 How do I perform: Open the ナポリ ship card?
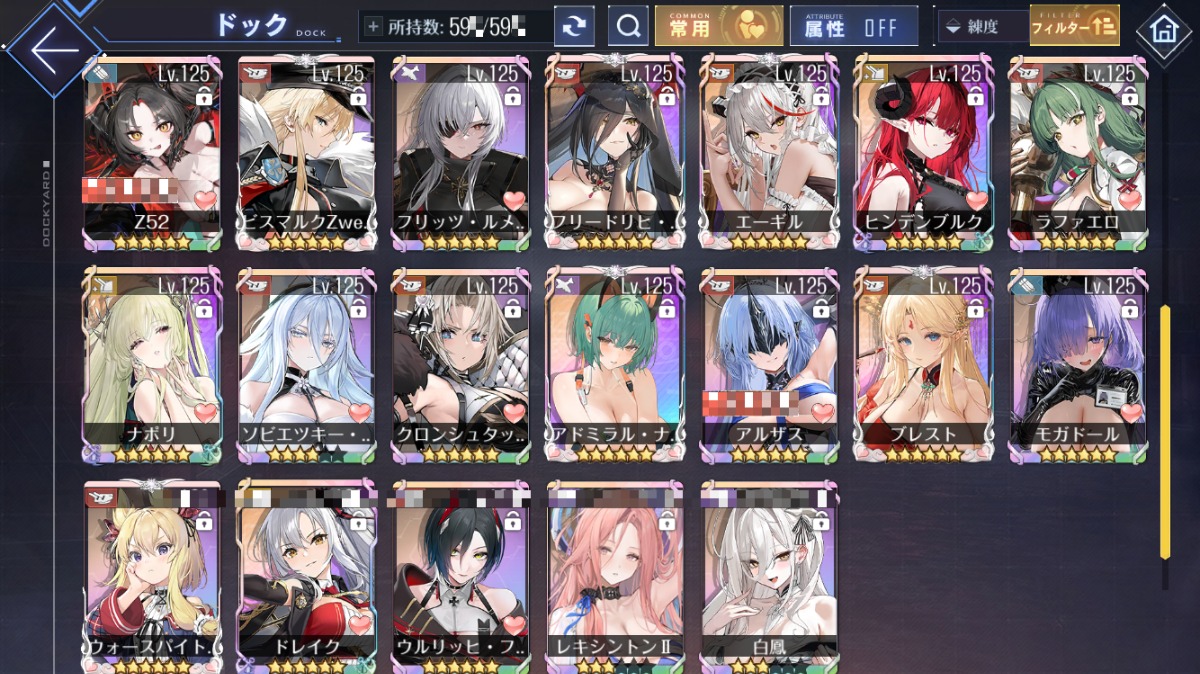(x=153, y=362)
